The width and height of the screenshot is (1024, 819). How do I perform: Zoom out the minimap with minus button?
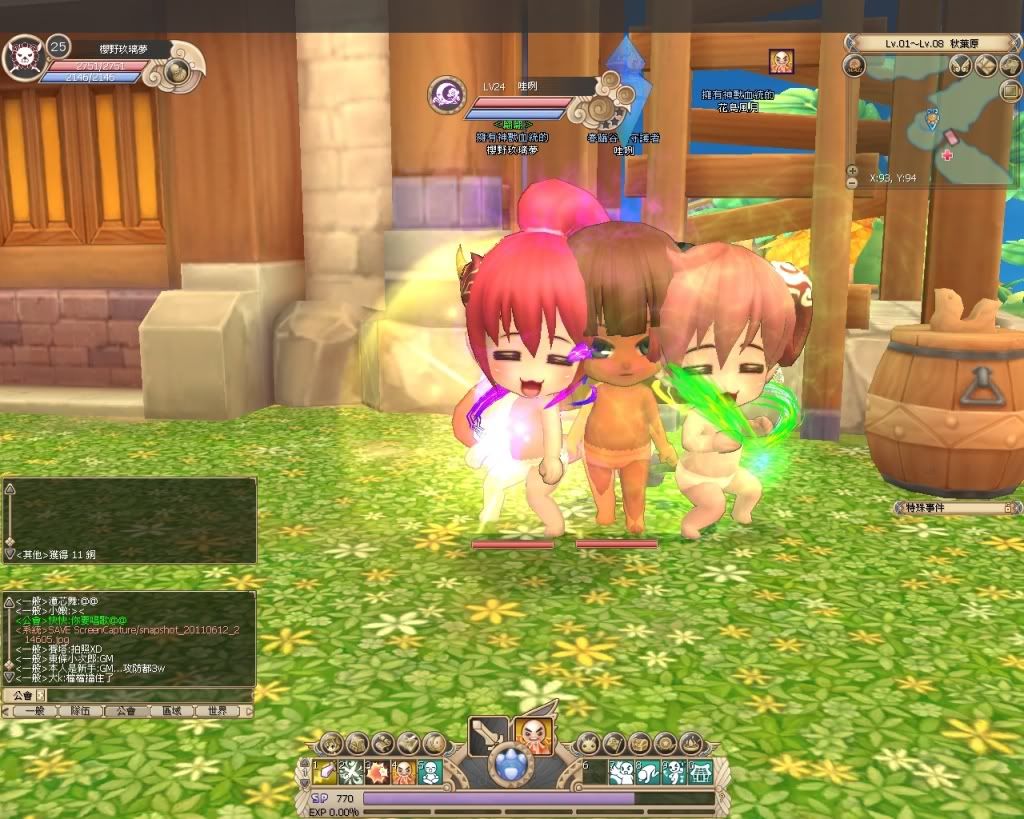click(x=851, y=183)
